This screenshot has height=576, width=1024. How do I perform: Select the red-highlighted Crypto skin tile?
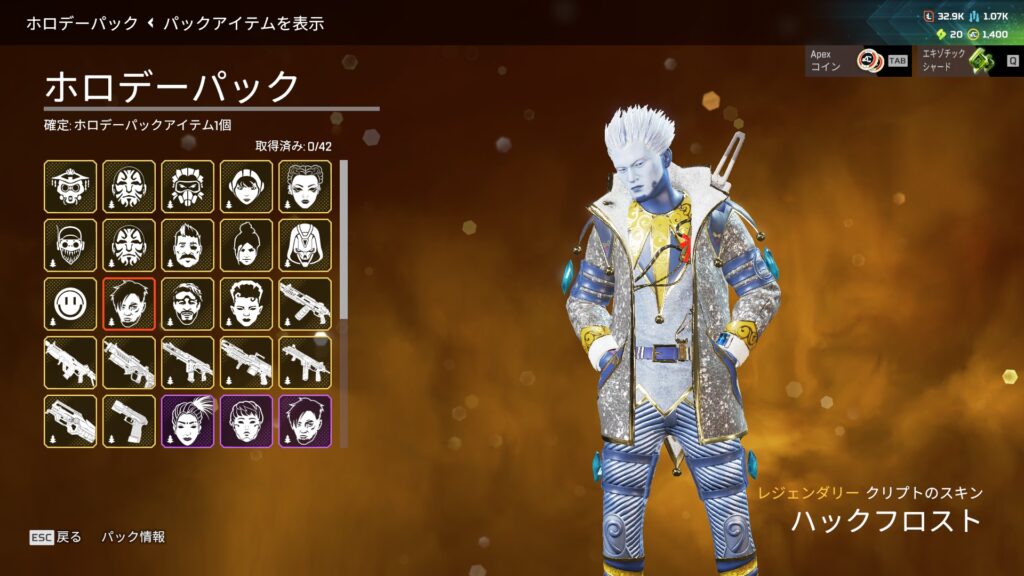[x=129, y=304]
